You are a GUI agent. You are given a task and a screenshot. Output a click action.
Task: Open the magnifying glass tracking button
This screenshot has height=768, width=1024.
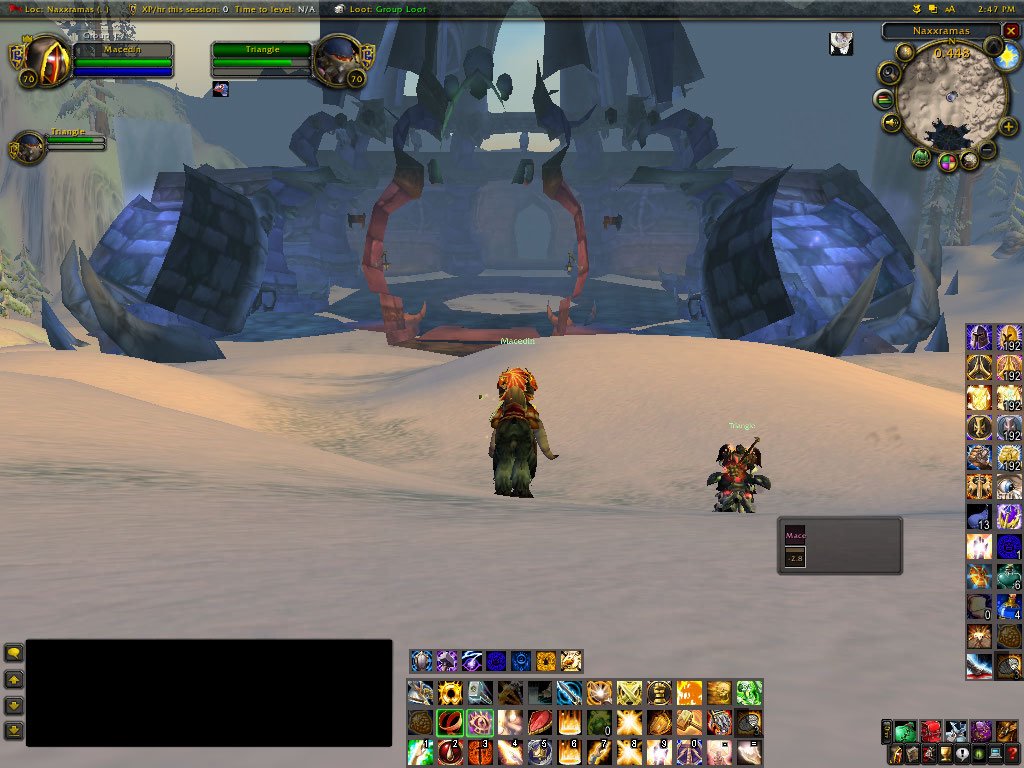[x=889, y=72]
